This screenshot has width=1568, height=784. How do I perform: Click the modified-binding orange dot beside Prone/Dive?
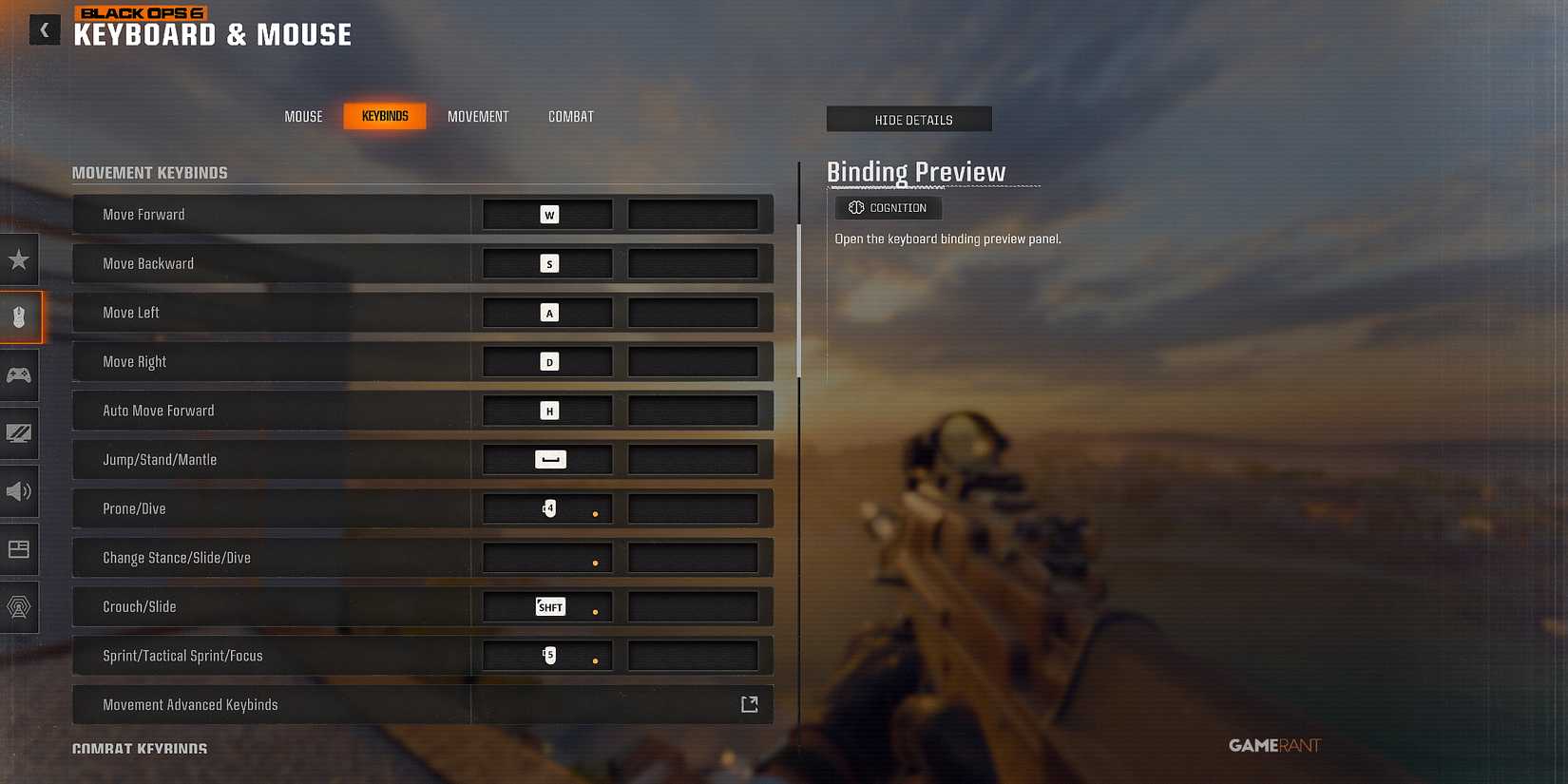[x=596, y=513]
